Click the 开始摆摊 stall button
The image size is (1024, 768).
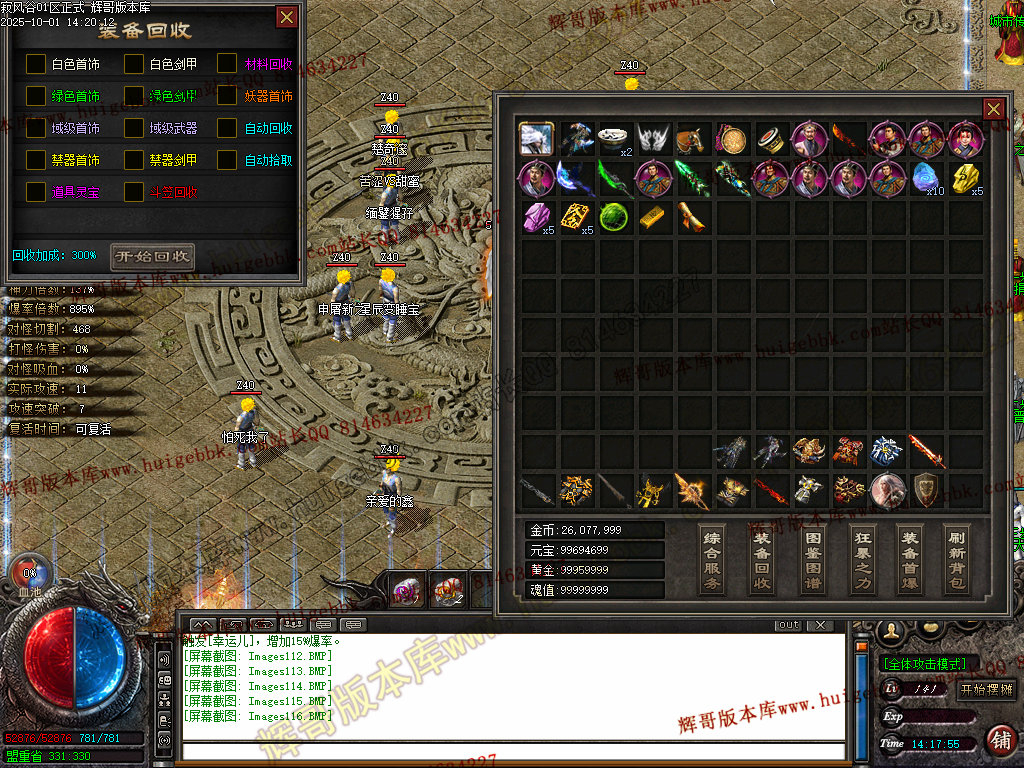tap(986, 689)
